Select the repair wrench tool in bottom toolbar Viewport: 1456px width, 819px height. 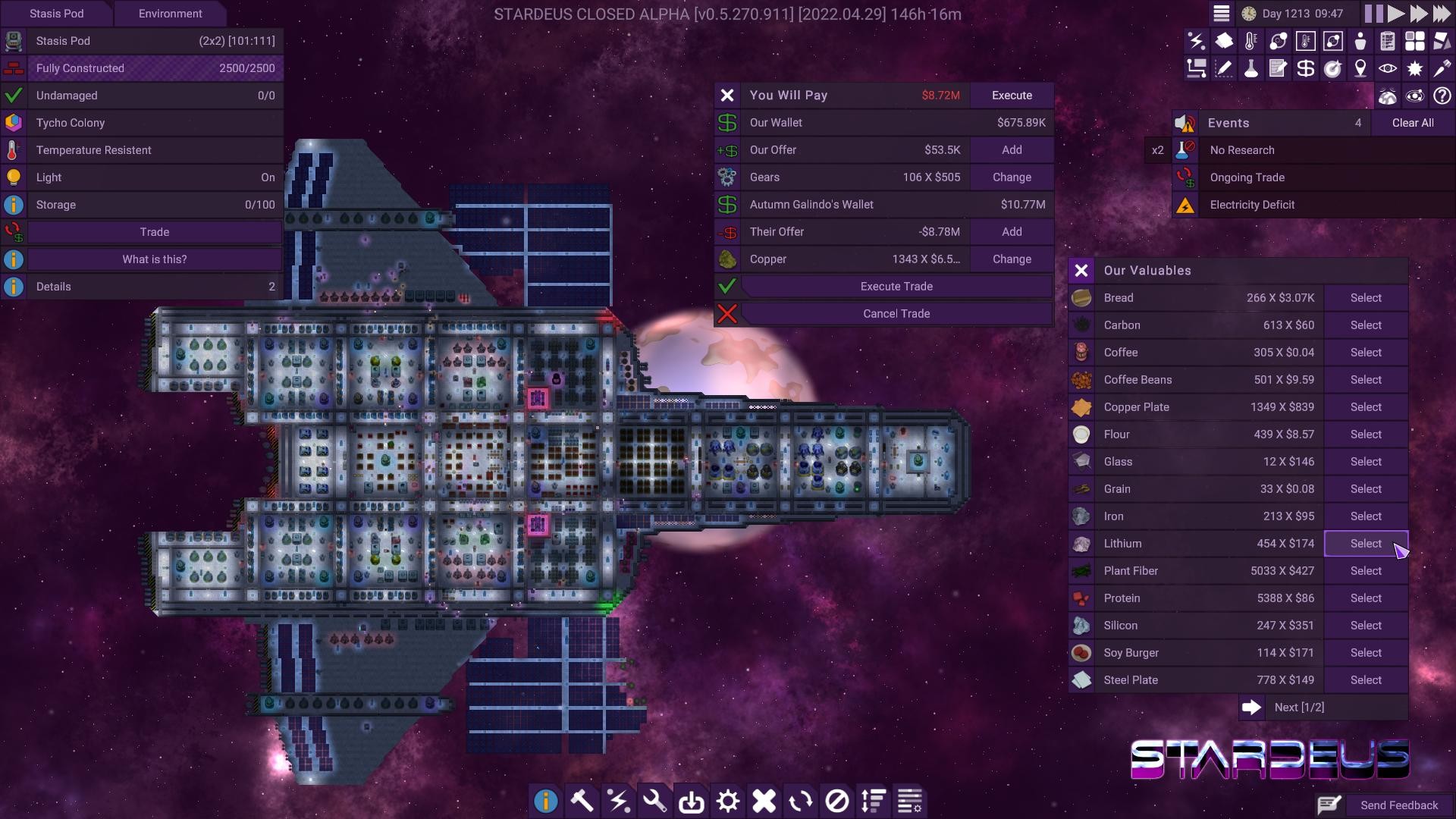pos(654,800)
